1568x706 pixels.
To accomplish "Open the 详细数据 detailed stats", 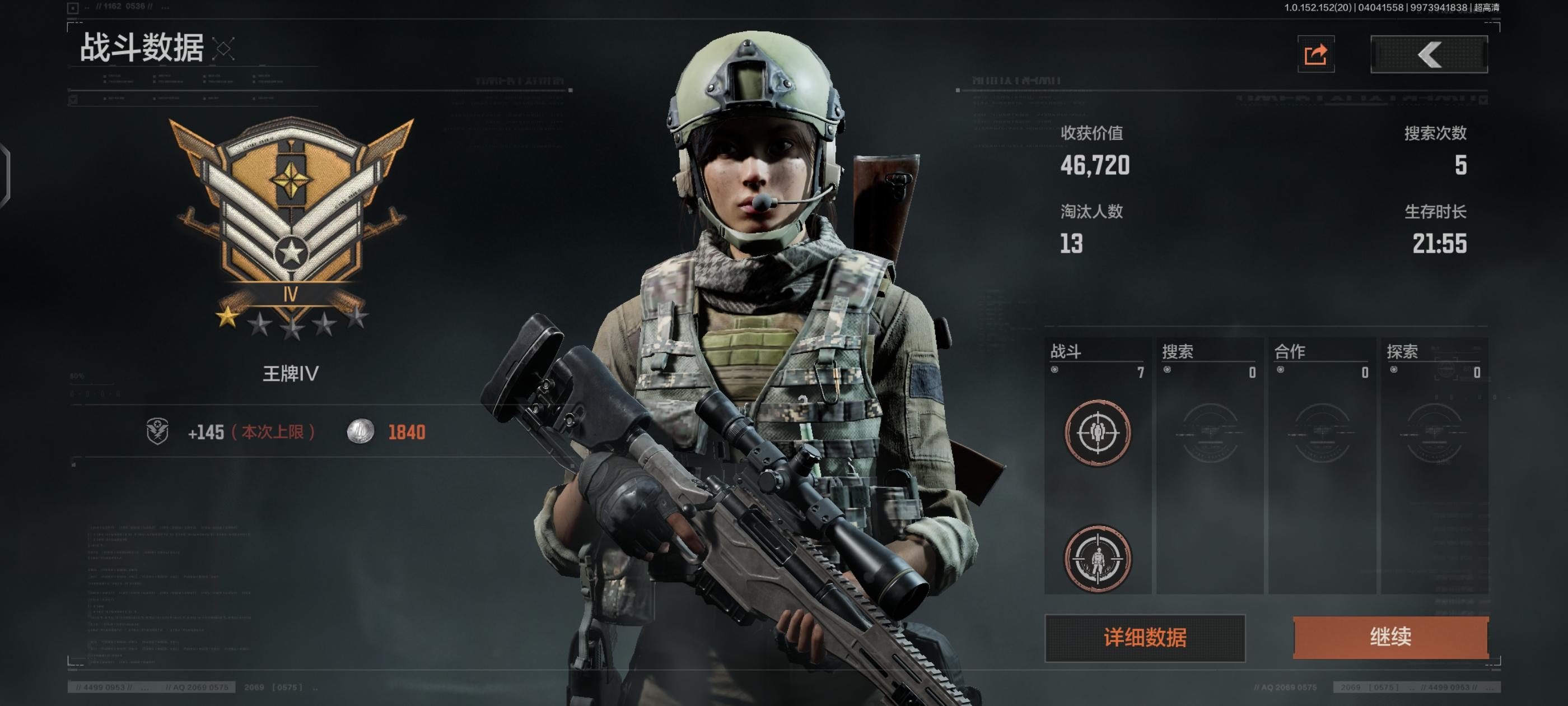I will point(1144,638).
